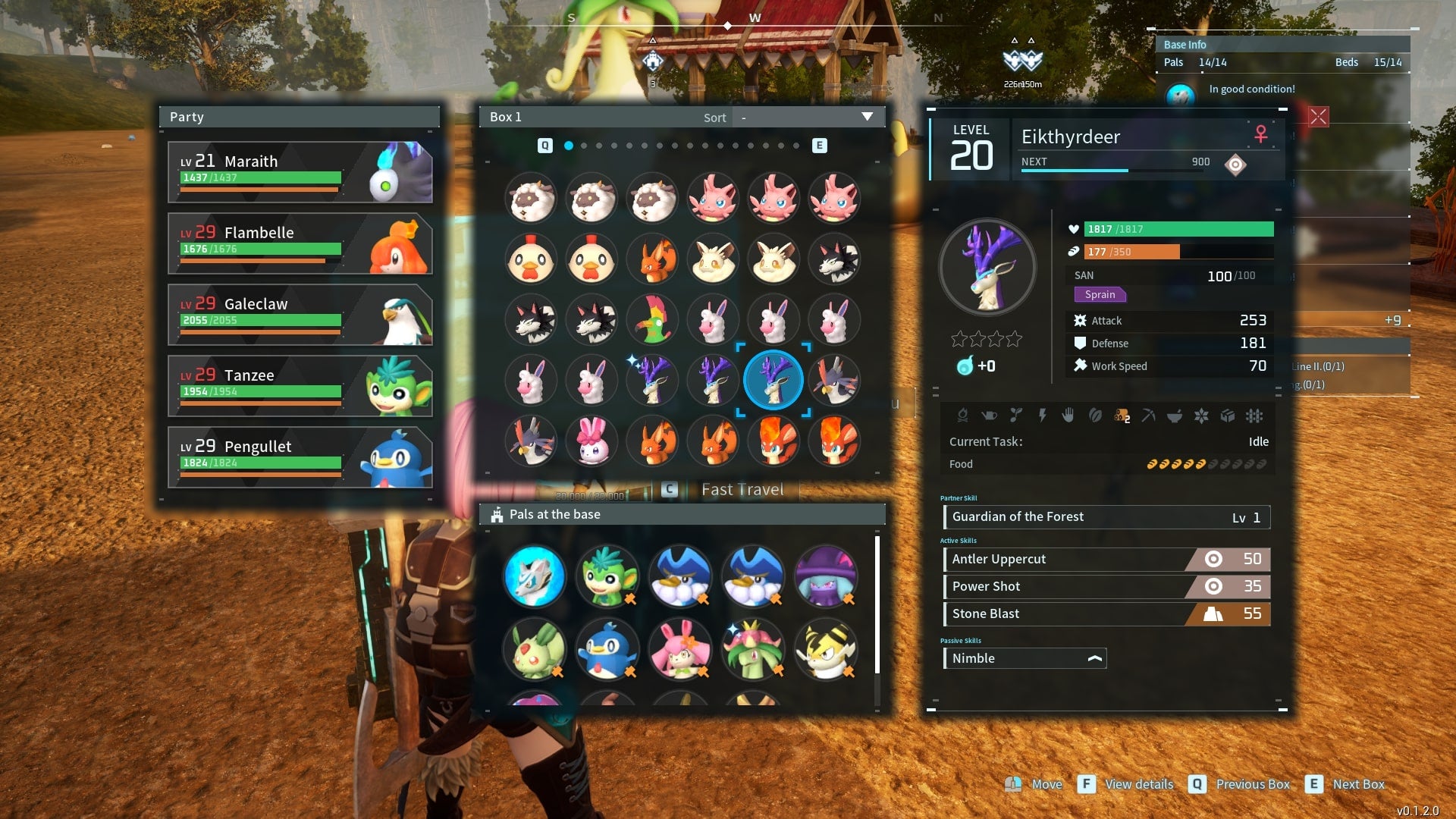Viewport: 1456px width, 819px height.
Task: Select the Fast Travel option
Action: (742, 489)
